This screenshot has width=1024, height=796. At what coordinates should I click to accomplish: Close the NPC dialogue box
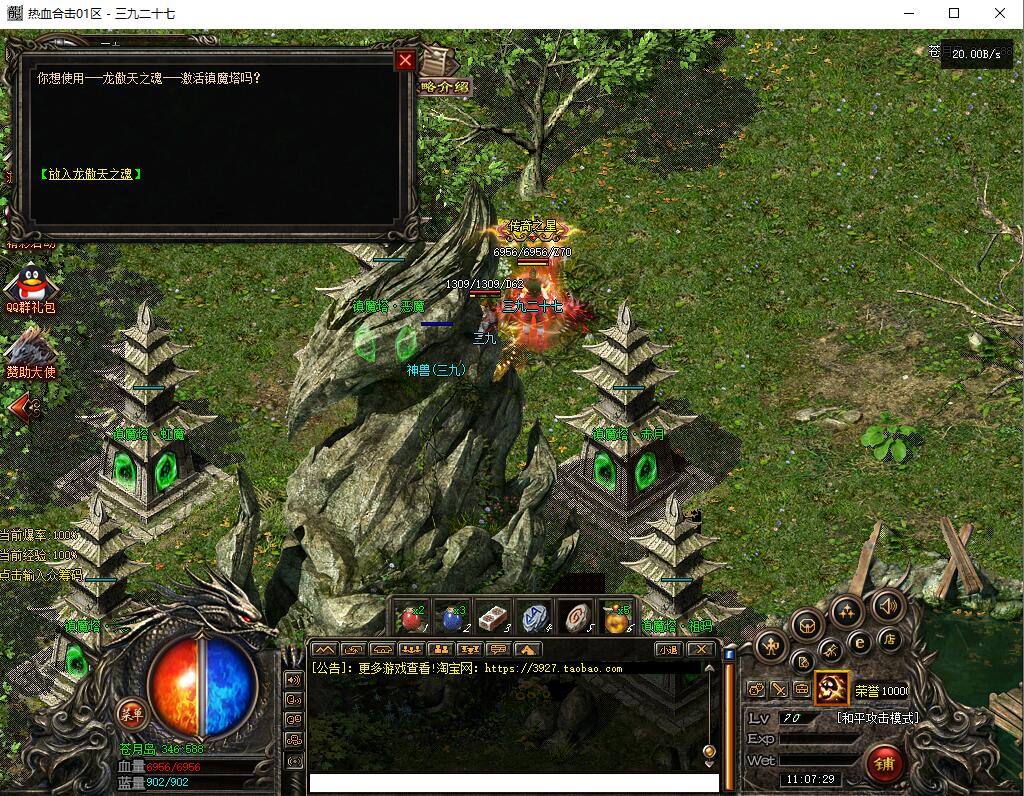405,61
